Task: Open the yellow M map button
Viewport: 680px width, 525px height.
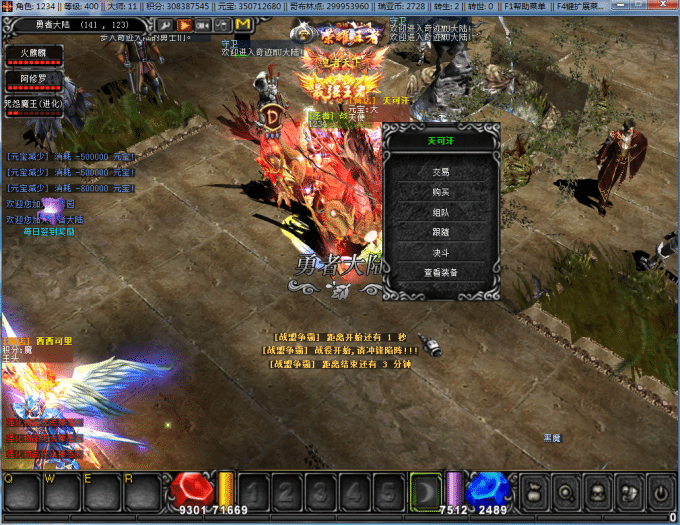Action: [242, 23]
